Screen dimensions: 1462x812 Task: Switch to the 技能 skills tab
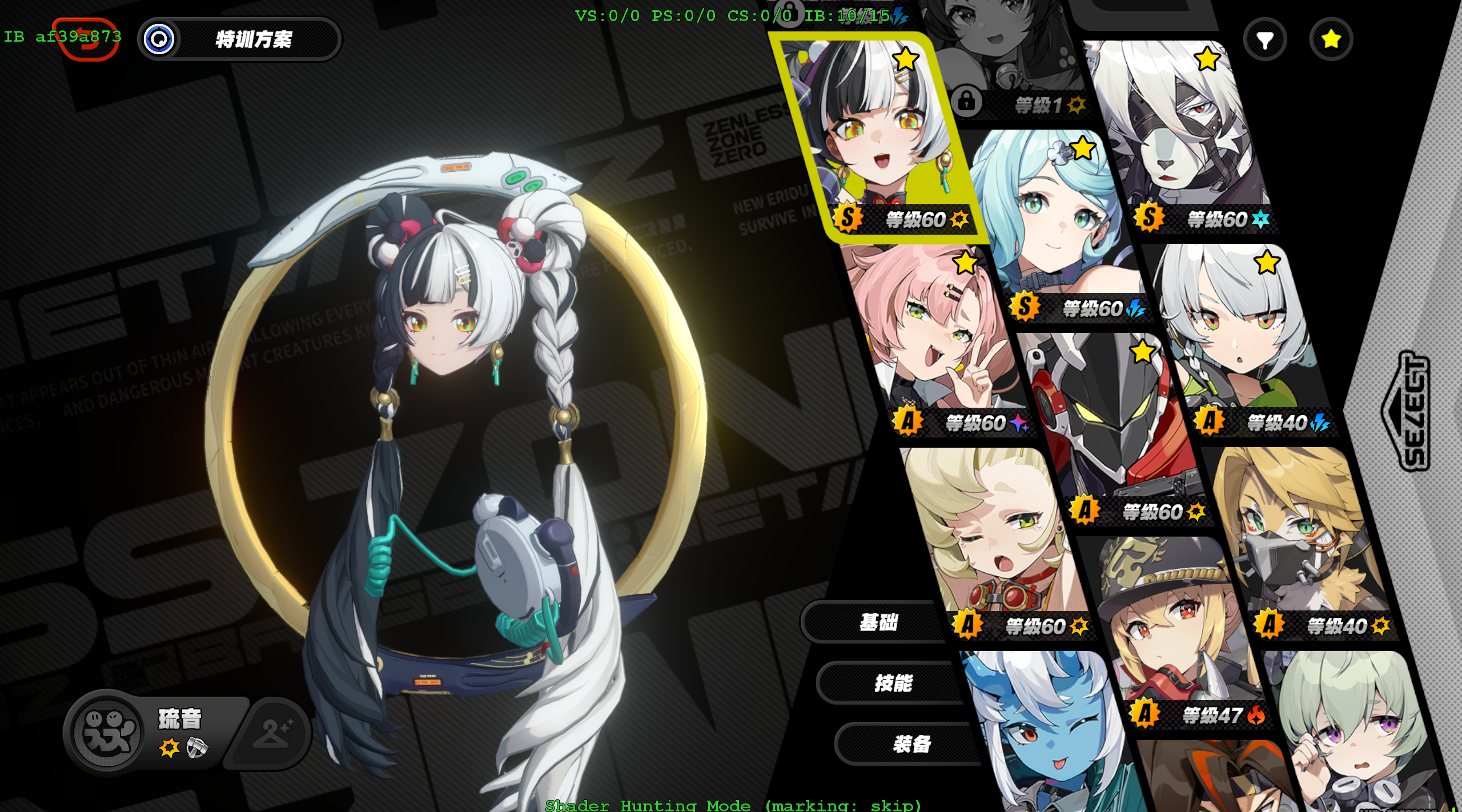tap(893, 683)
